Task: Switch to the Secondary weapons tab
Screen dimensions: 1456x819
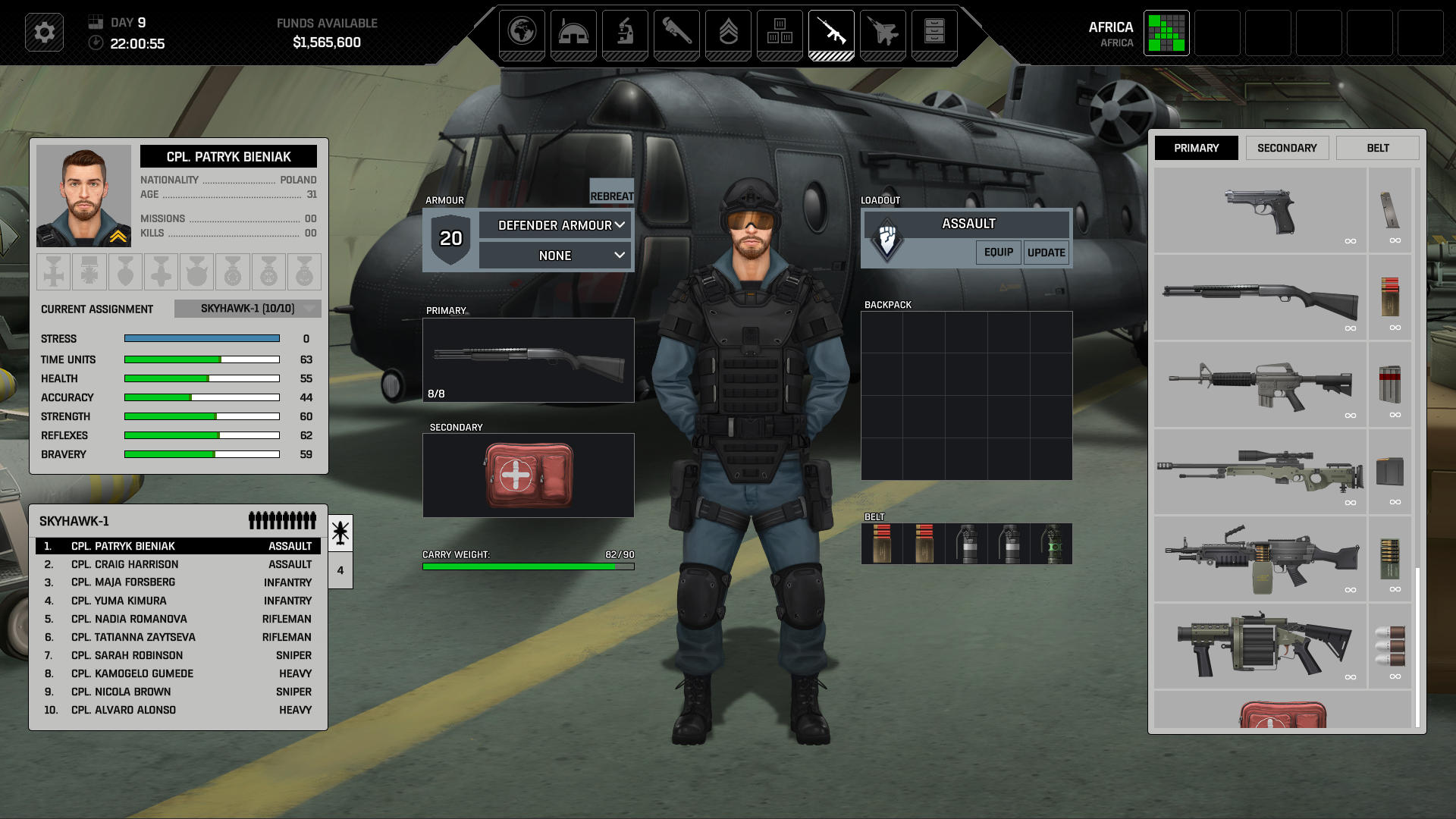Action: [x=1287, y=147]
